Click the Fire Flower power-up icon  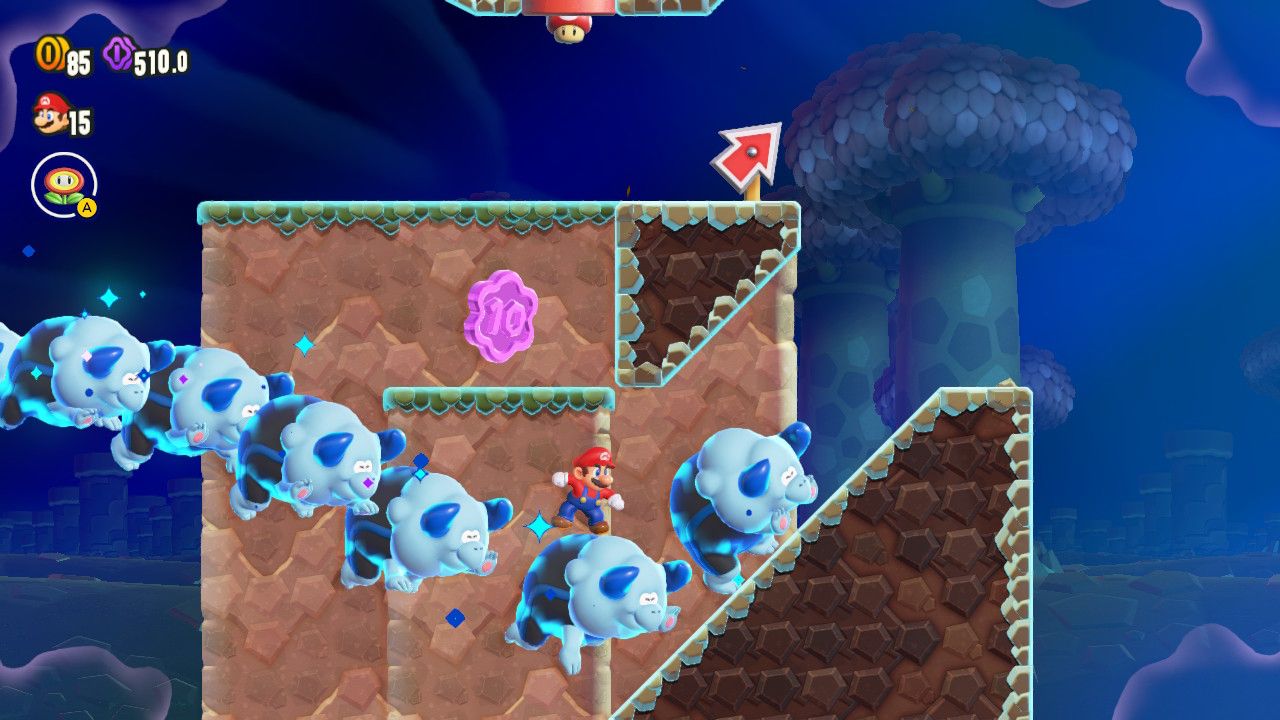tap(64, 185)
